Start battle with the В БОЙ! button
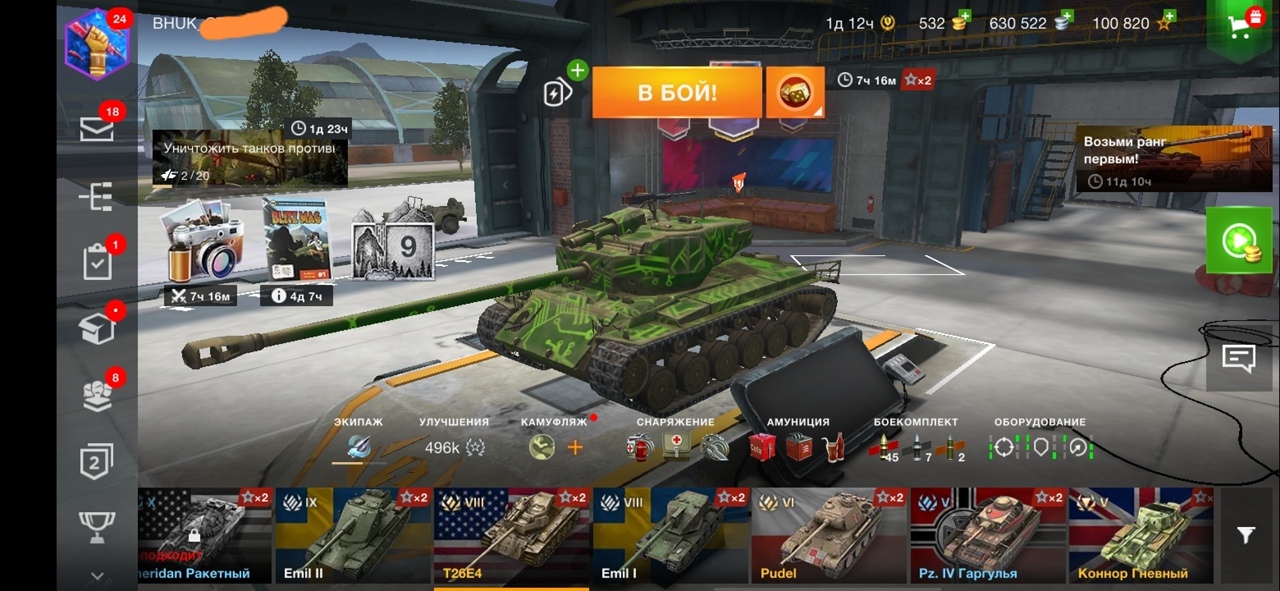Image resolution: width=1280 pixels, height=591 pixels. tap(677, 93)
